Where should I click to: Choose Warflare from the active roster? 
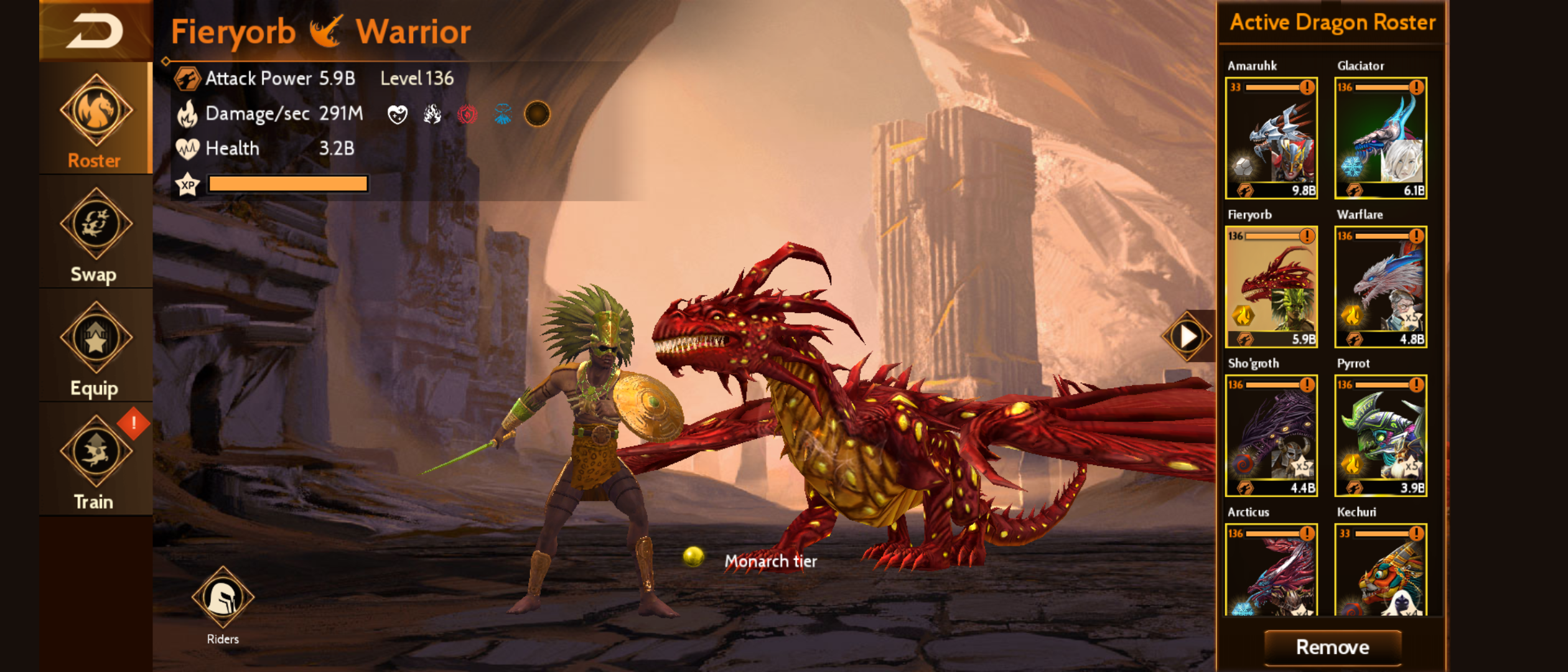tap(1381, 286)
